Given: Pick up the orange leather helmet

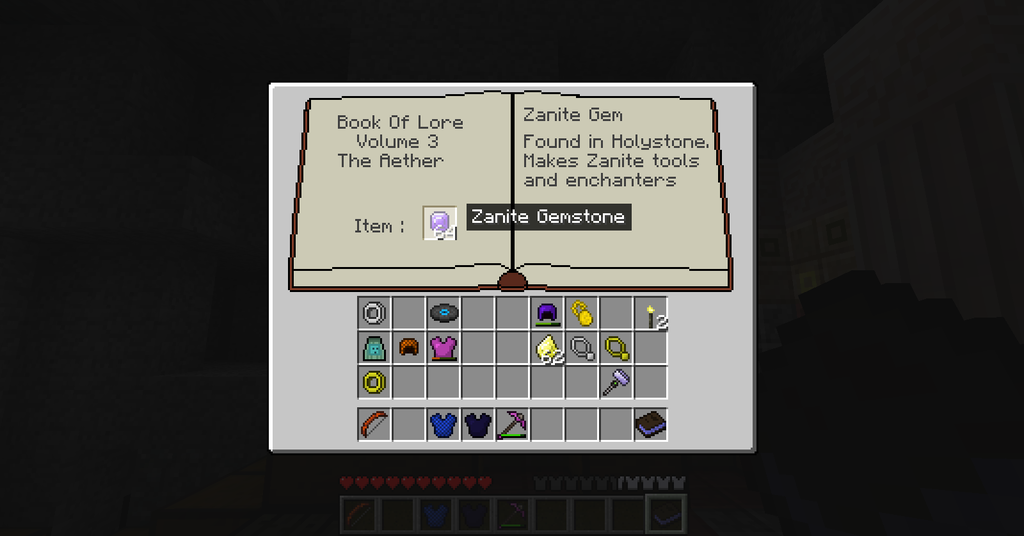Looking at the screenshot, I should click(x=409, y=348).
